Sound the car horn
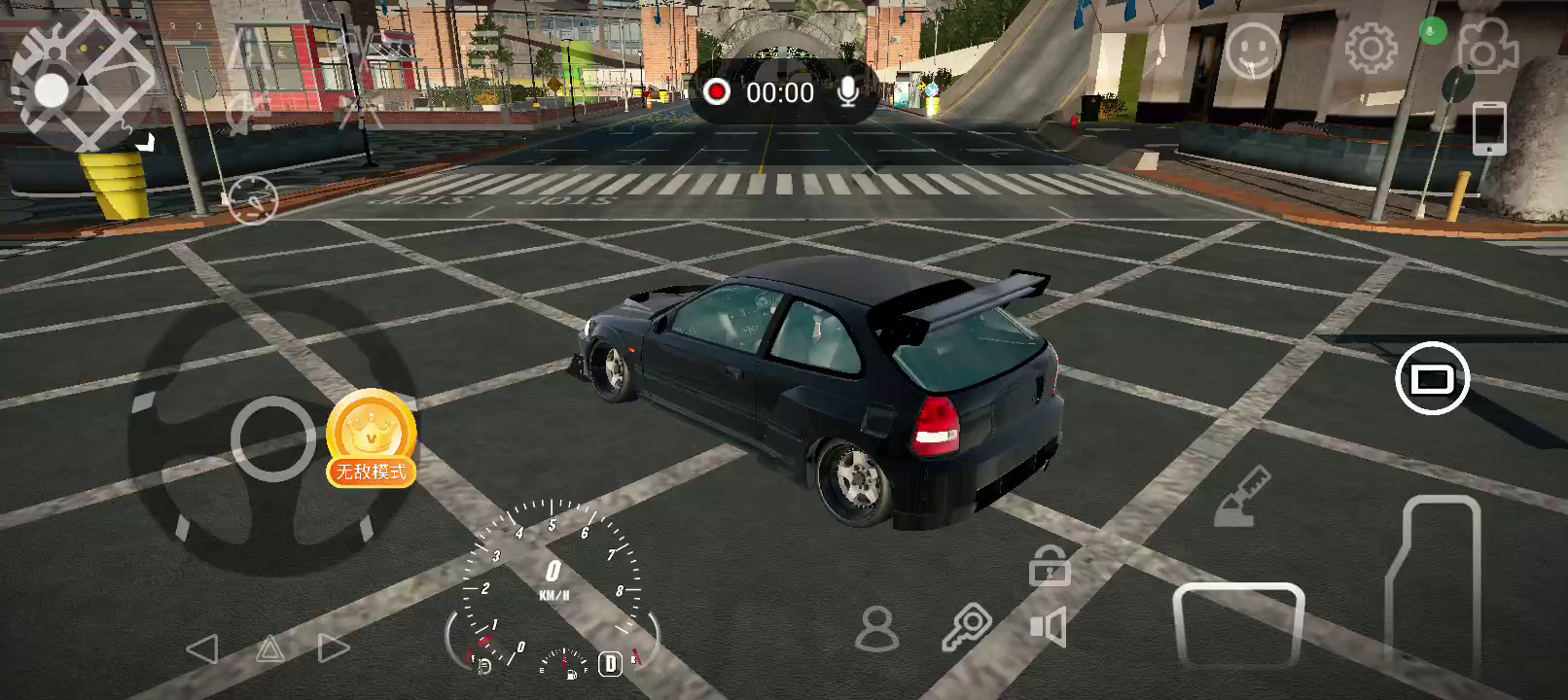This screenshot has height=700, width=1568. 1049,627
